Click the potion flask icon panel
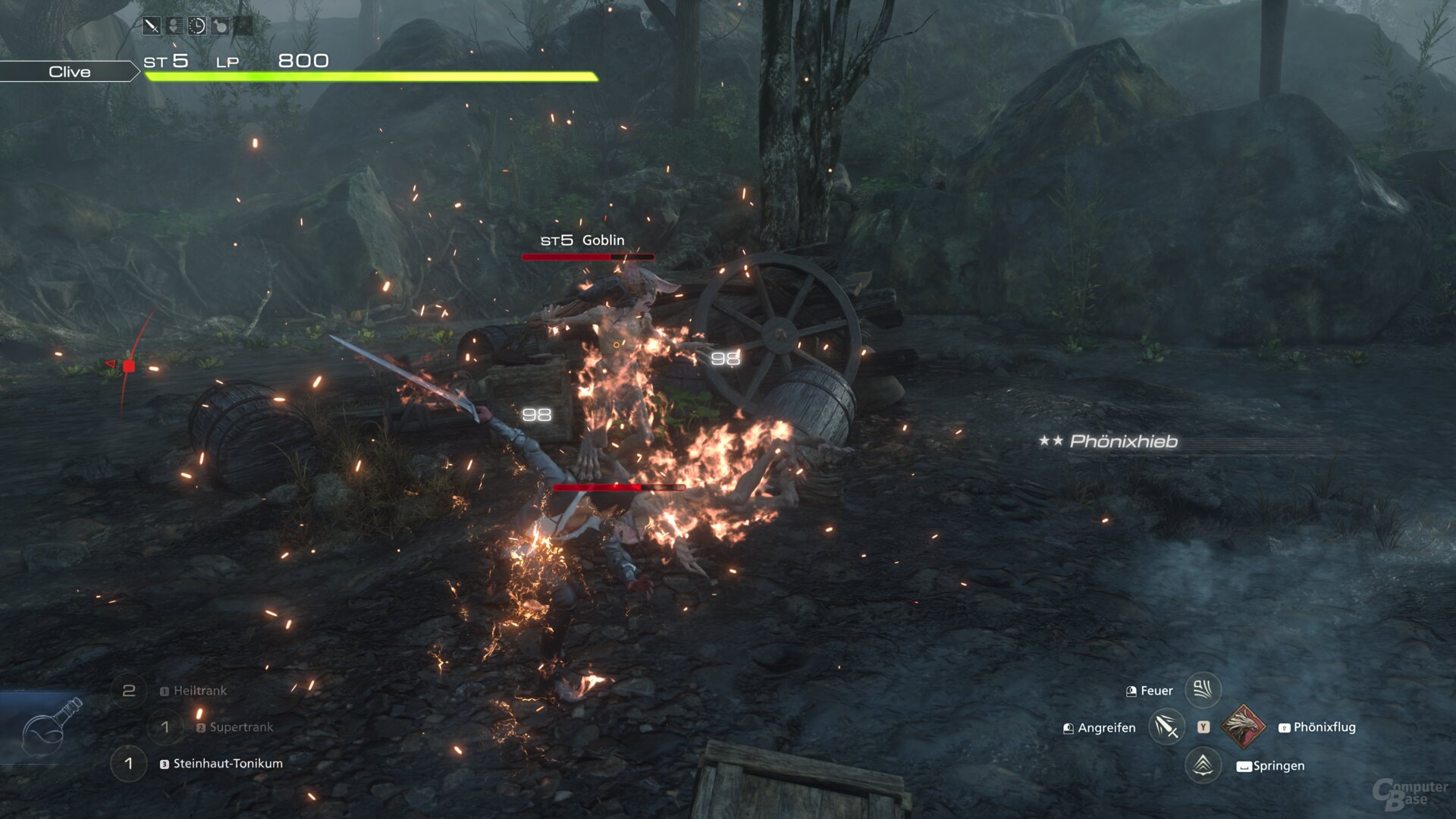Screen dimensions: 1456x819 pos(44,726)
